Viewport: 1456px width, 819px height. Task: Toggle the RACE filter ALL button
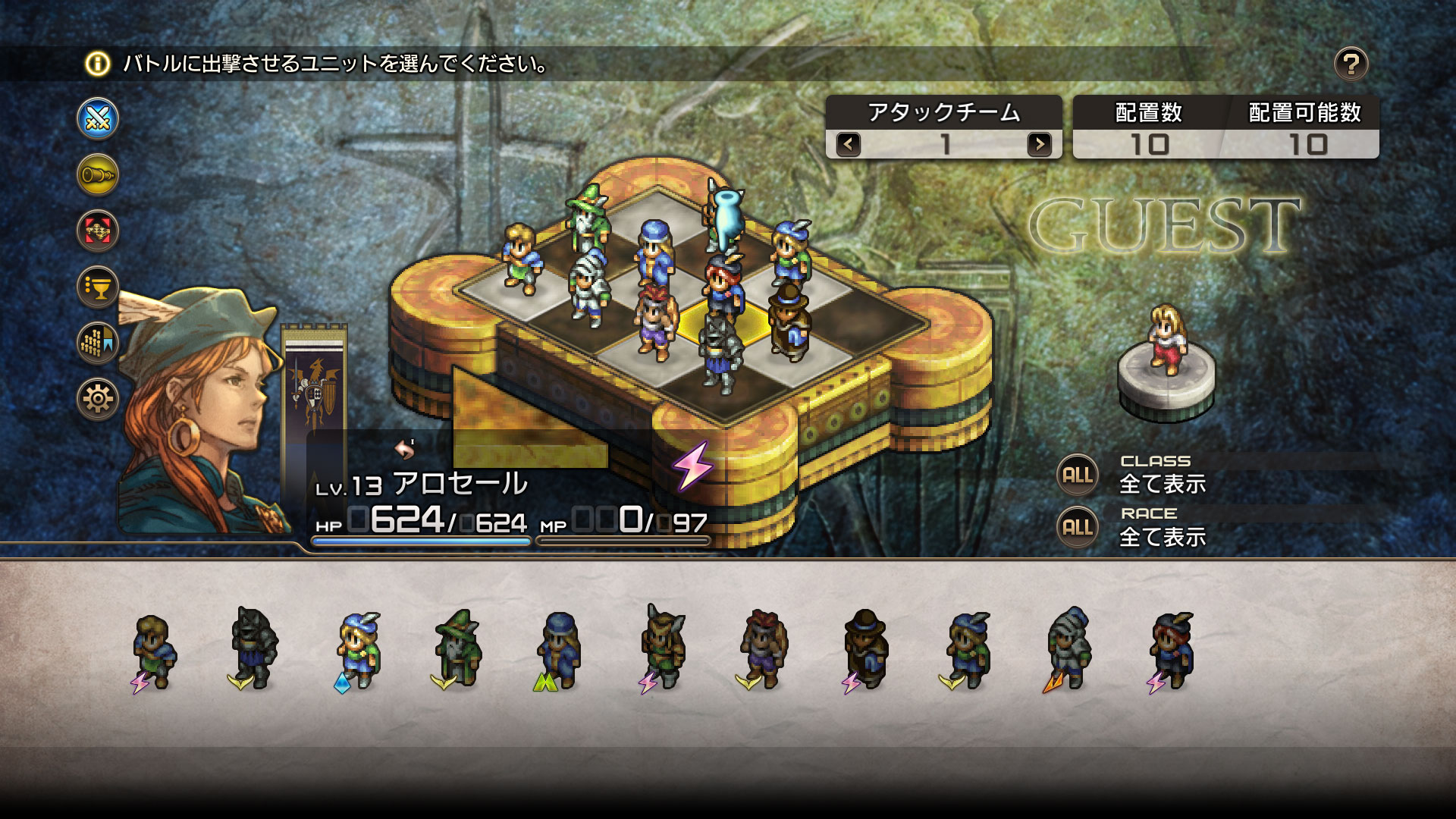1078,528
